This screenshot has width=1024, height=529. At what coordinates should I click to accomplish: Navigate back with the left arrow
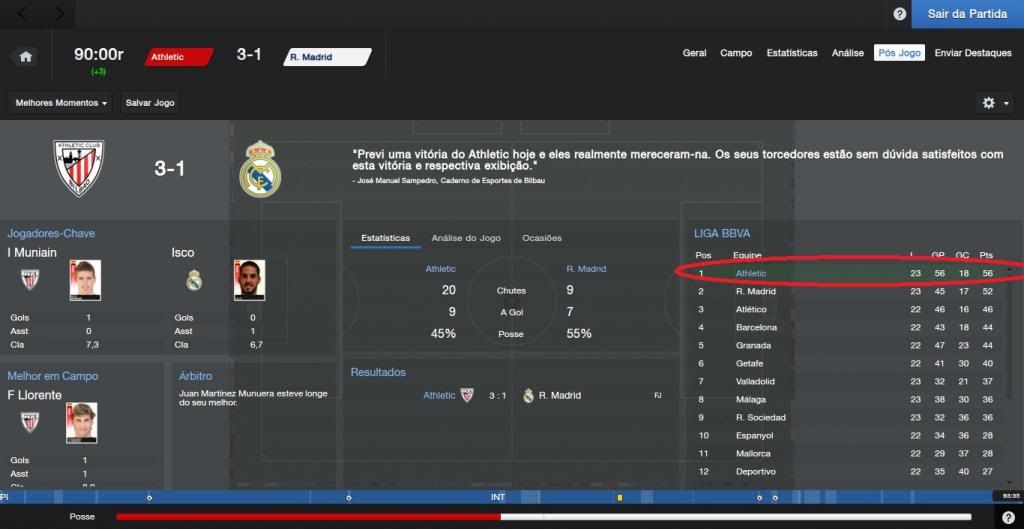click(x=24, y=14)
